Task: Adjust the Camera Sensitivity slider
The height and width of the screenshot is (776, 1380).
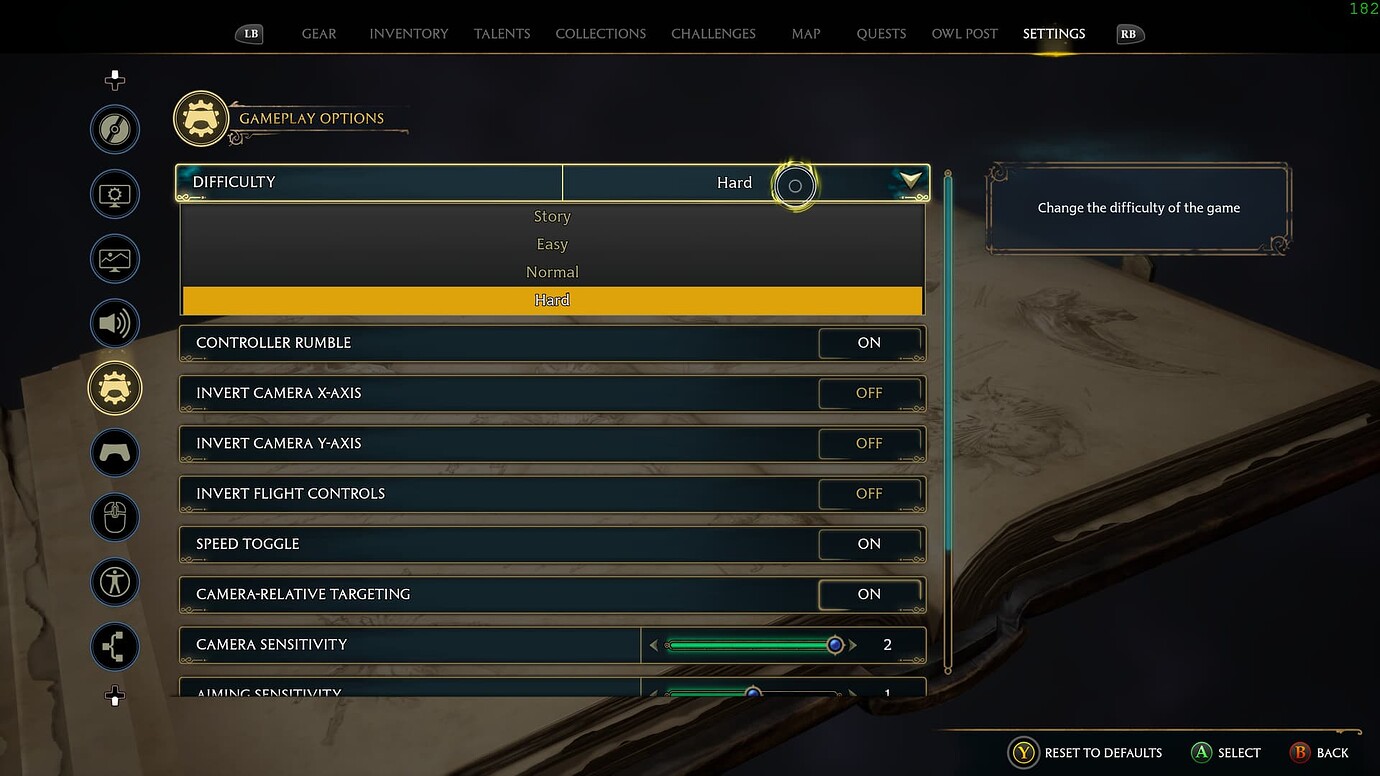Action: pos(835,645)
